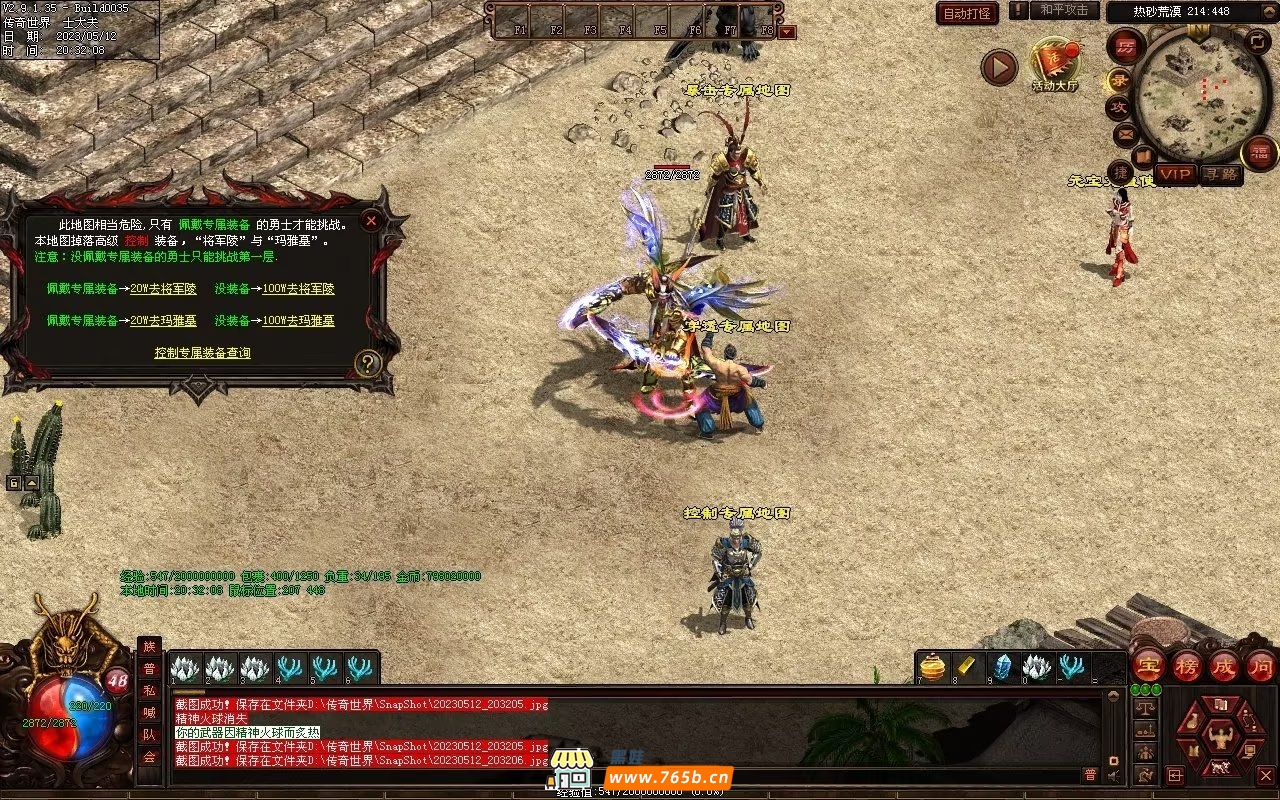Switch the 和平攻击 attack mode

pos(1064,10)
